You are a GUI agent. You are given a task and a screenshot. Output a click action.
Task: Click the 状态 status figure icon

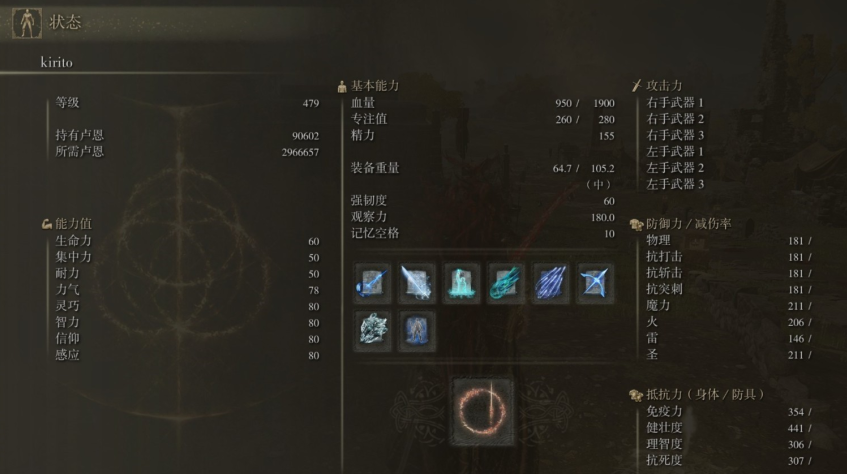27,23
